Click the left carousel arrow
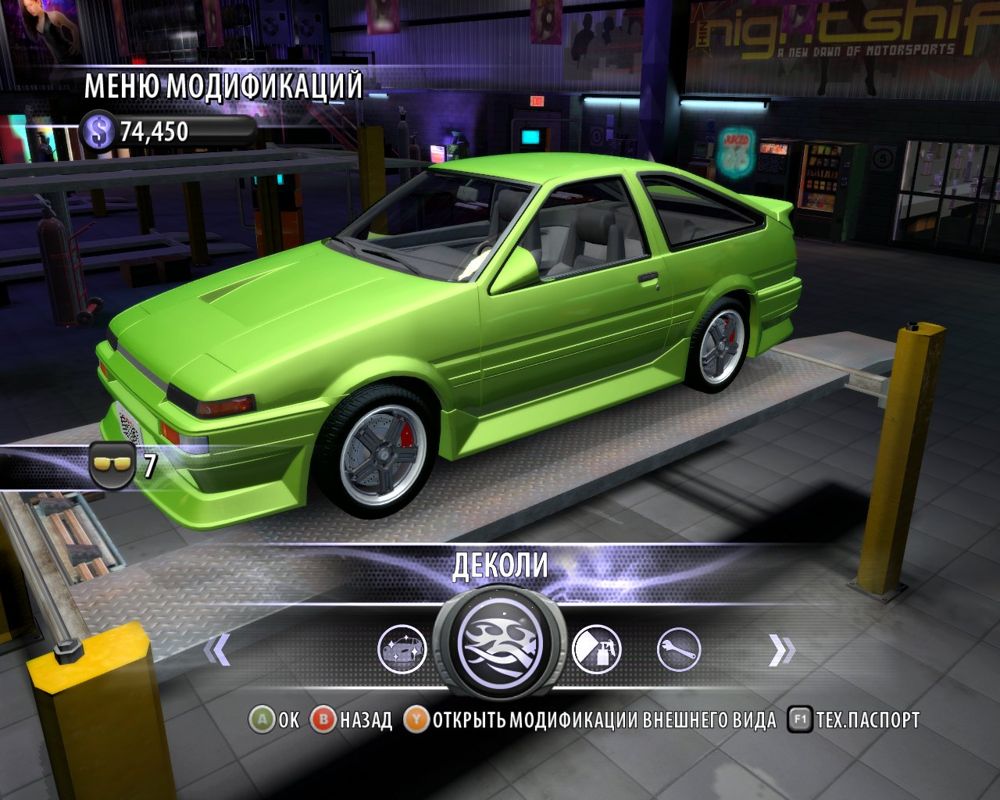 pos(217,650)
